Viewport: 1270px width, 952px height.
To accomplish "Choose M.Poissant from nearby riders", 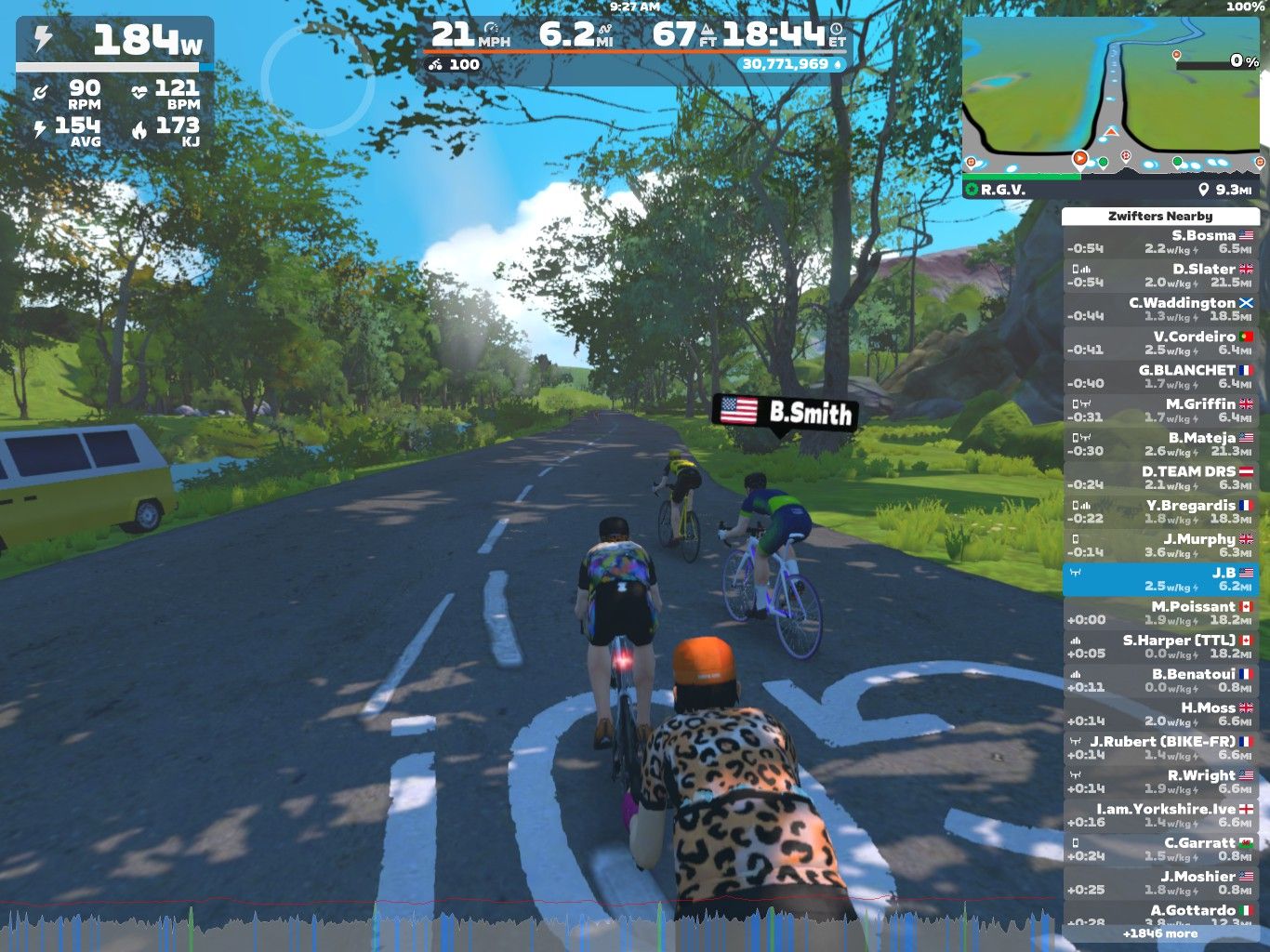I will pyautogui.click(x=1160, y=613).
